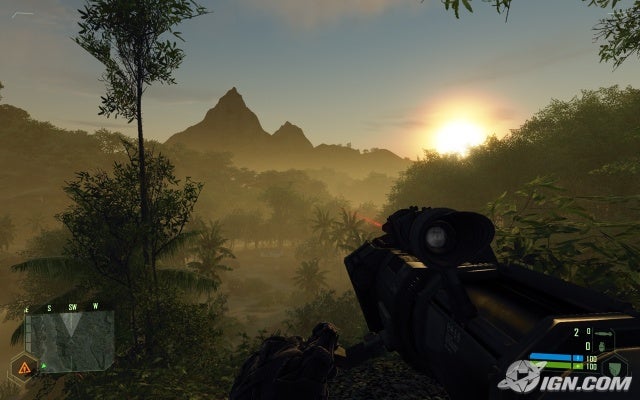
Task: Click the compass heading strip above minimap
Action: click(x=67, y=306)
